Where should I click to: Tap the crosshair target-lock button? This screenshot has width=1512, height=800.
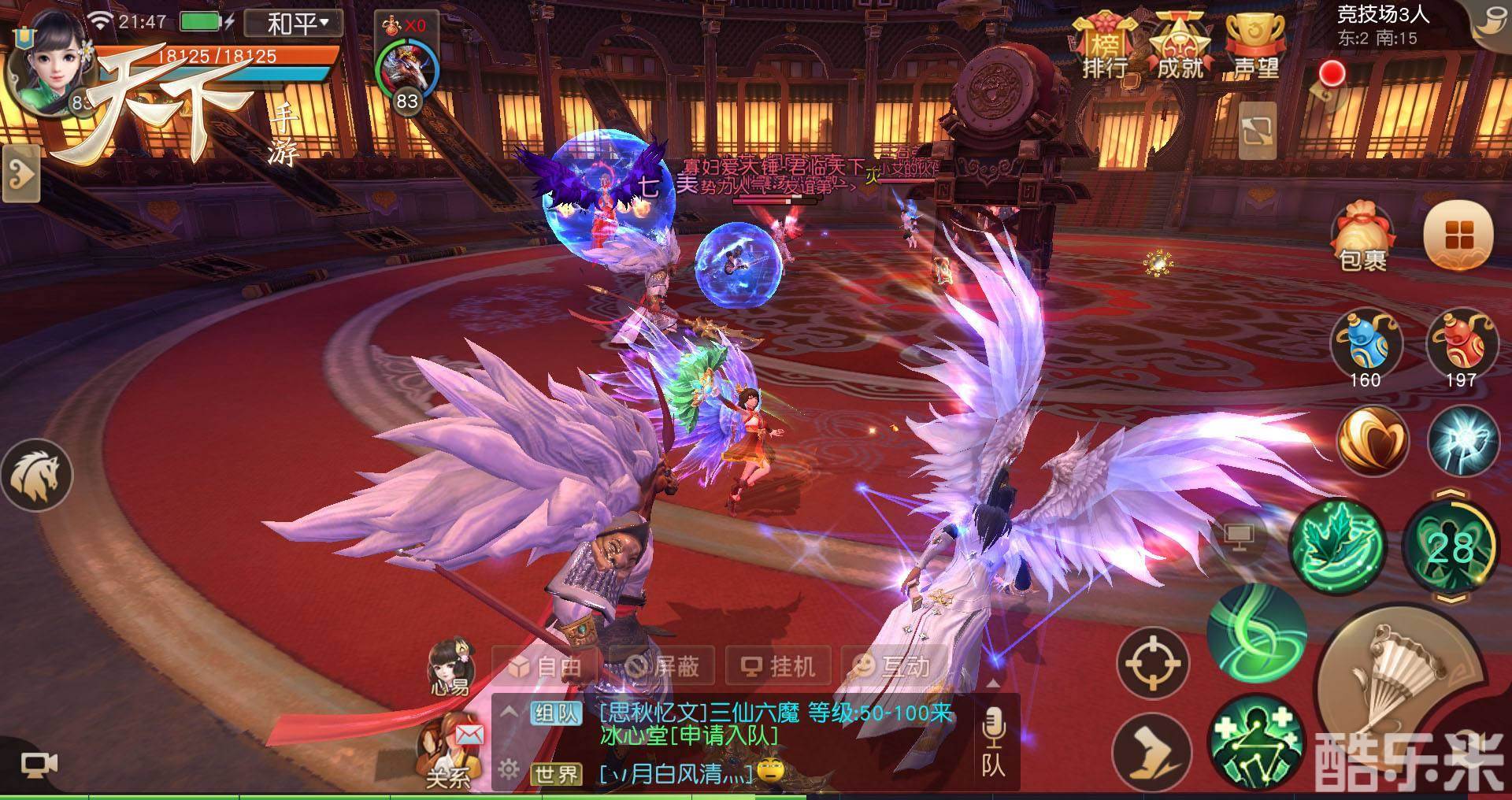tap(1153, 662)
